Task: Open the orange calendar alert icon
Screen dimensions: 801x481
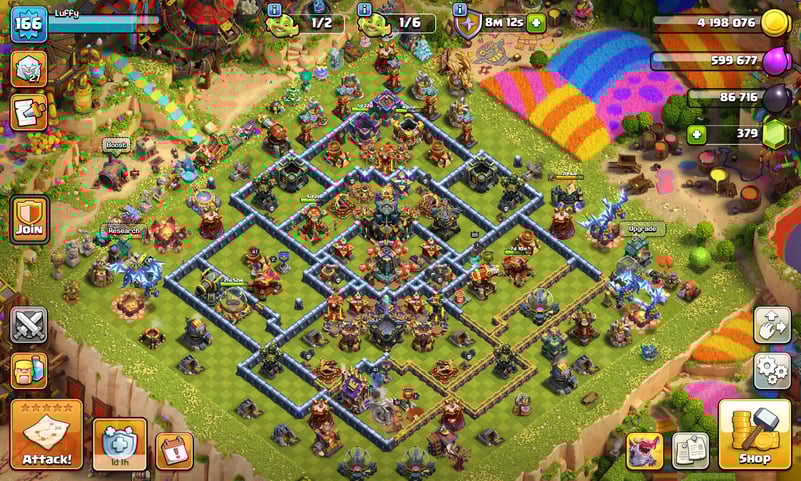Action: click(x=174, y=451)
